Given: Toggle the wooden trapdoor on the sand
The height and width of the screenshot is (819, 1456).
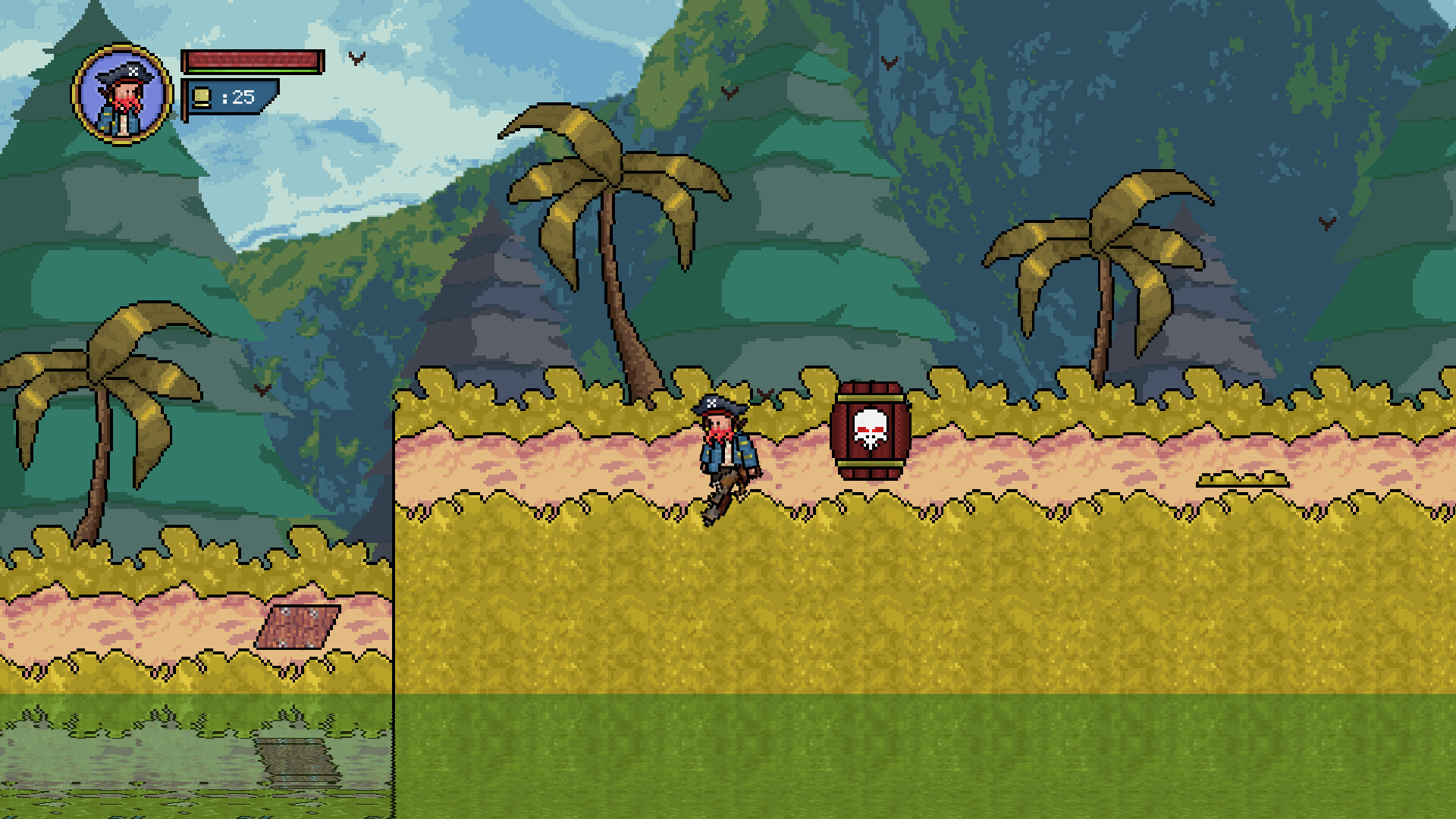Looking at the screenshot, I should [296, 627].
